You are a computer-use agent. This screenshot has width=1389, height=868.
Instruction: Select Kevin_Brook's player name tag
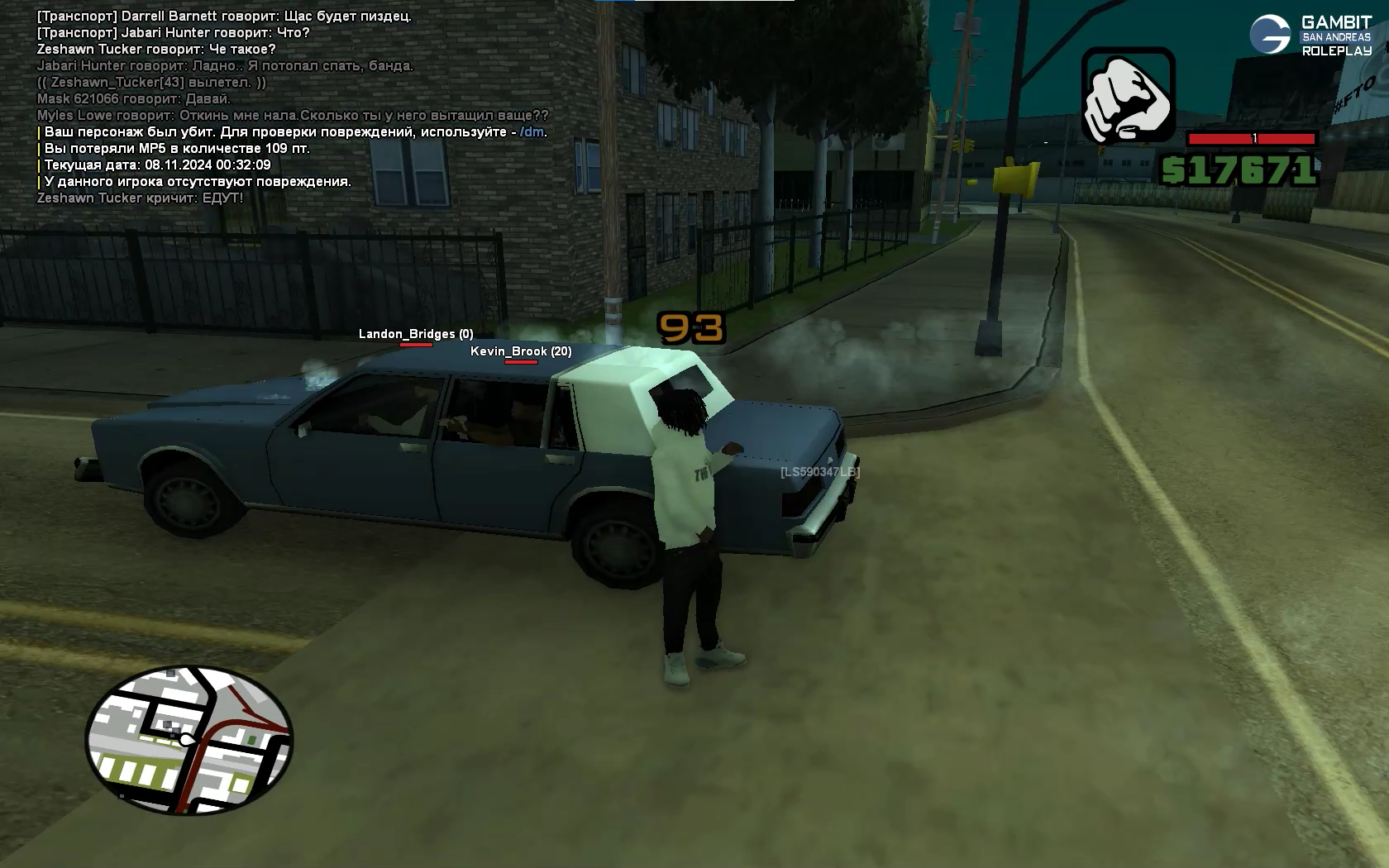pyautogui.click(x=520, y=351)
